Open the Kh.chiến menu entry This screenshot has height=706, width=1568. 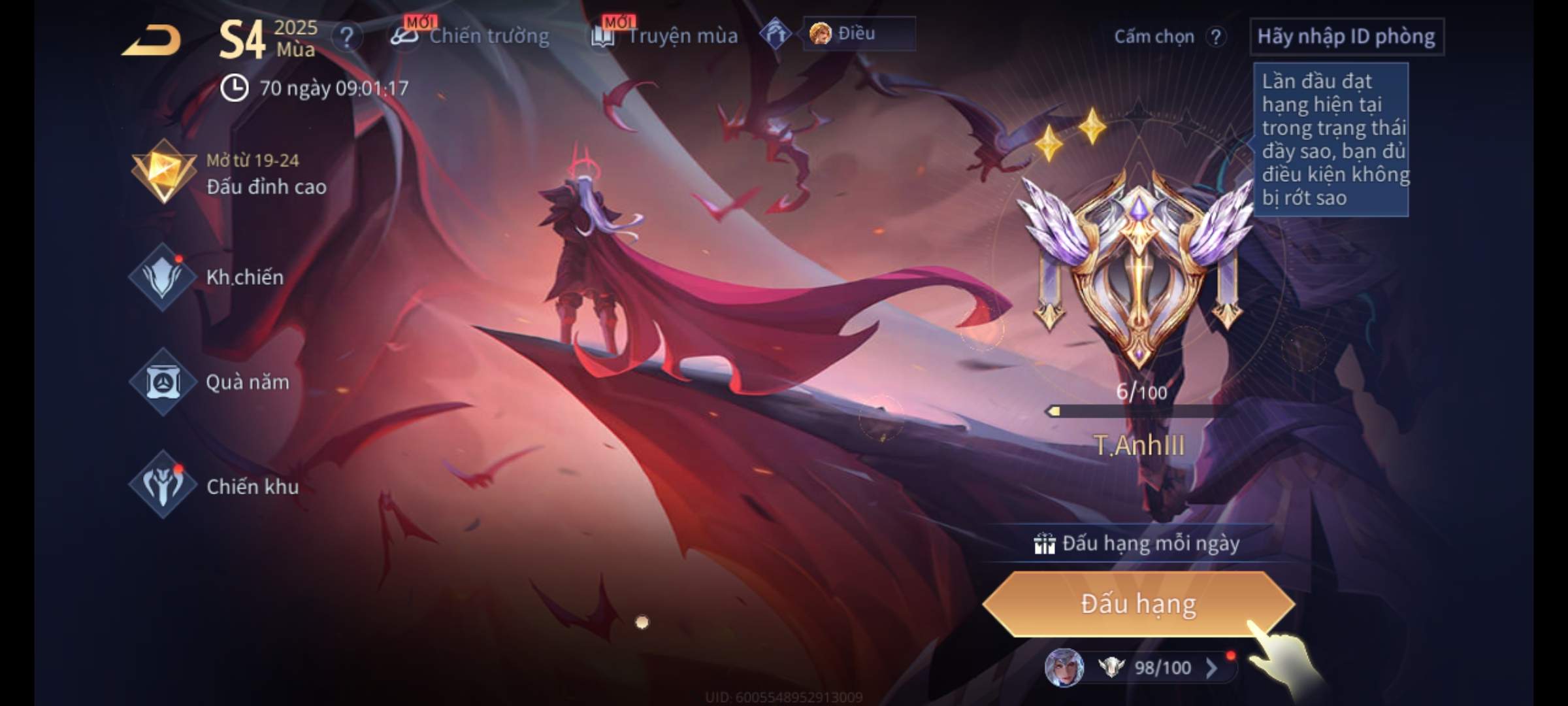tap(209, 277)
